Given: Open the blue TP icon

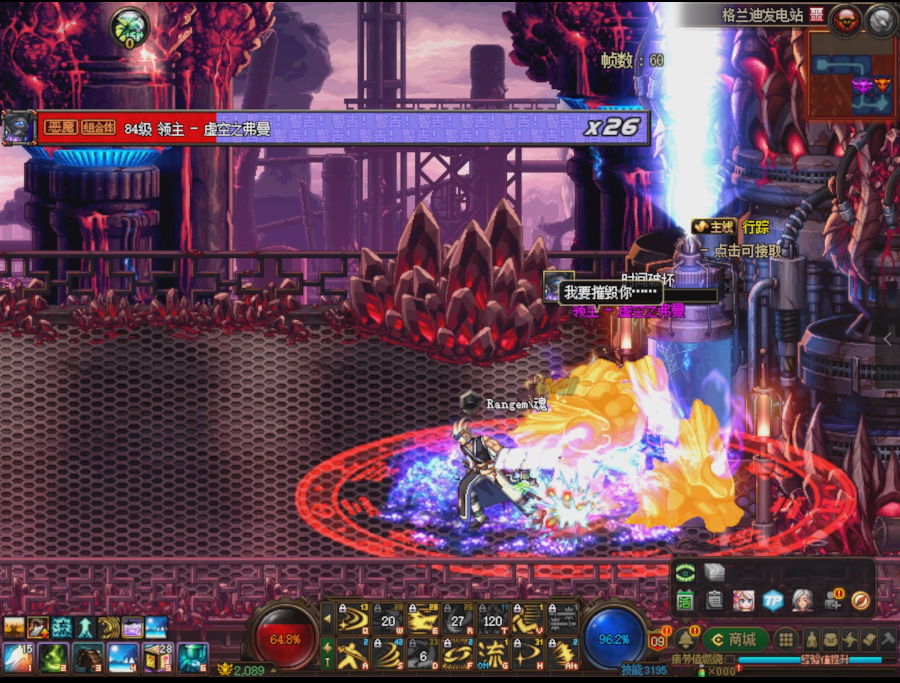Looking at the screenshot, I should pyautogui.click(x=772, y=600).
